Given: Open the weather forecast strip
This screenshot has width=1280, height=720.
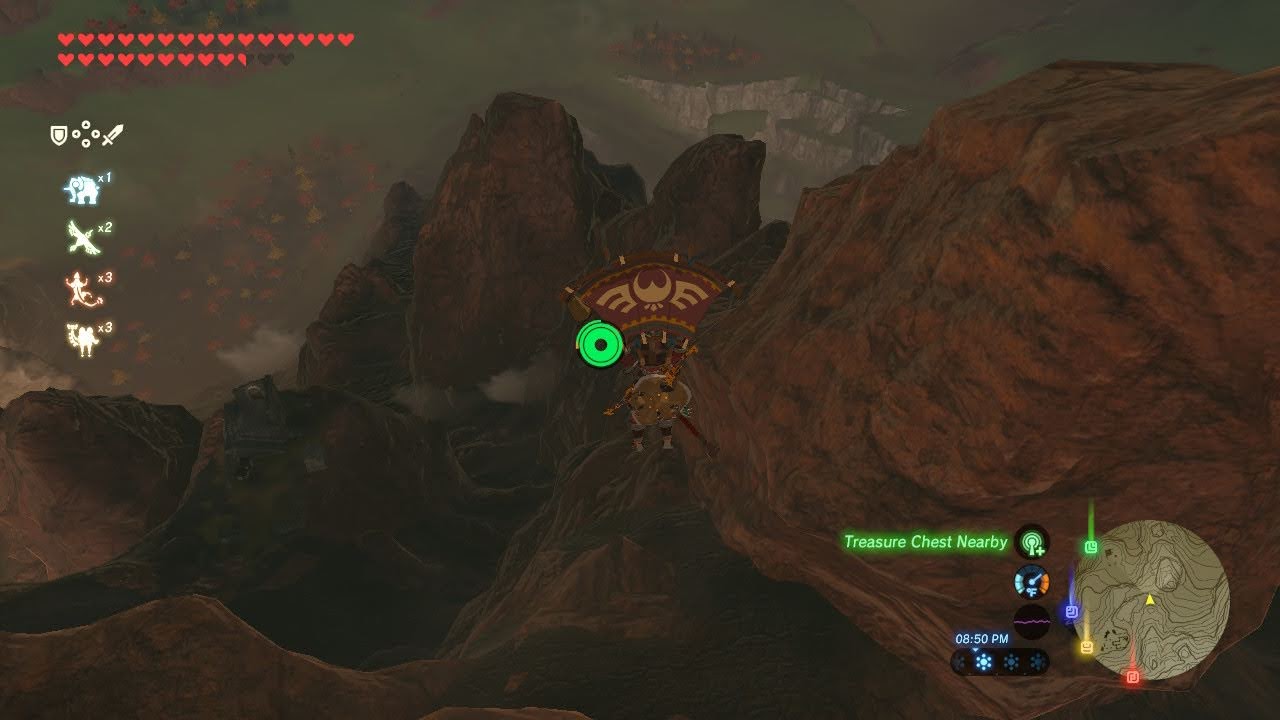Looking at the screenshot, I should click(x=1000, y=662).
